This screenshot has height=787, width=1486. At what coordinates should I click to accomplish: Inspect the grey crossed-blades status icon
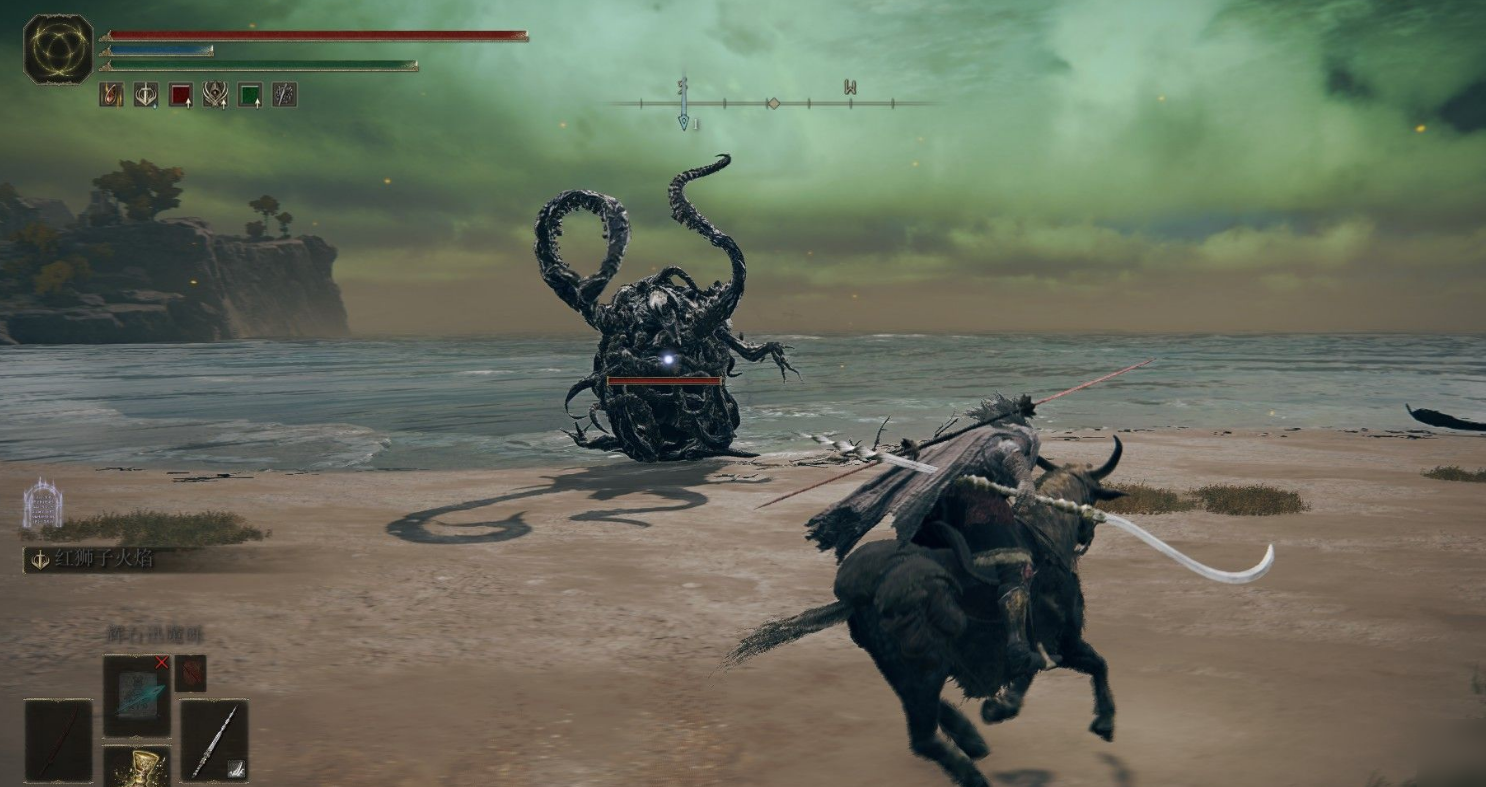coord(285,95)
